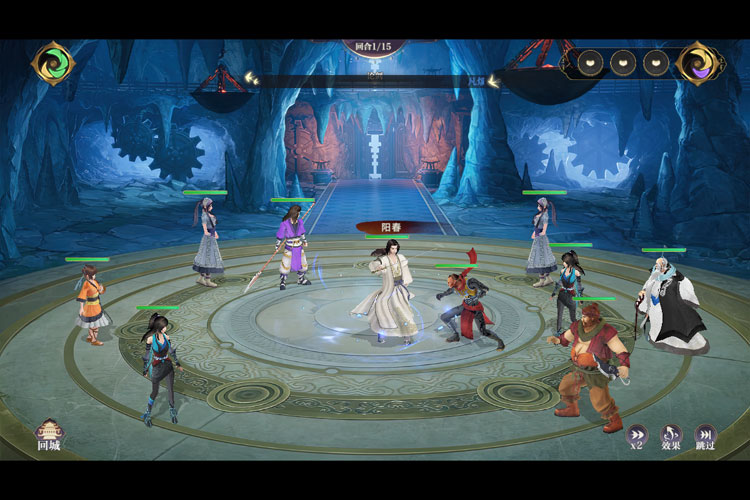Toggle the x2 battle speed button
The image size is (750, 500).
tap(636, 435)
